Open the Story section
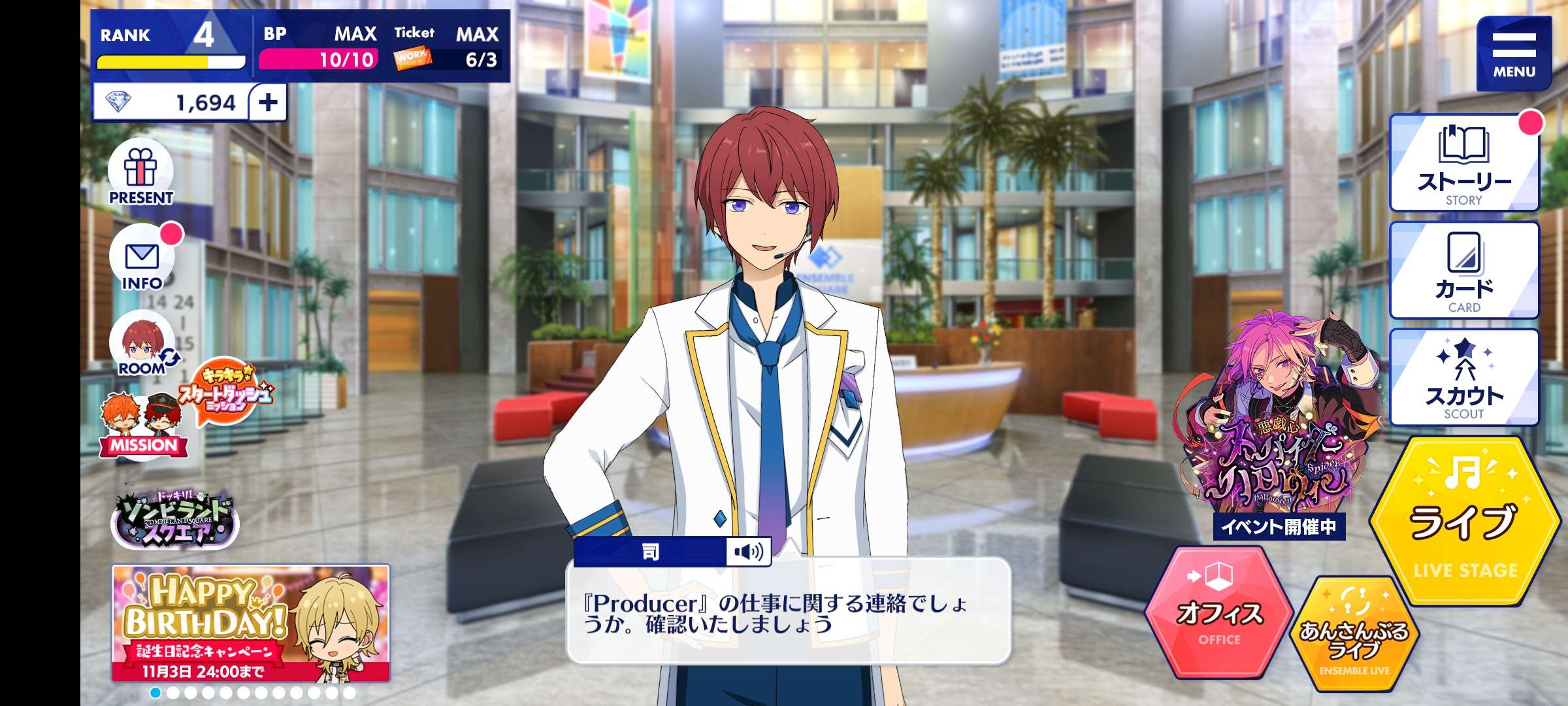 (x=1463, y=163)
